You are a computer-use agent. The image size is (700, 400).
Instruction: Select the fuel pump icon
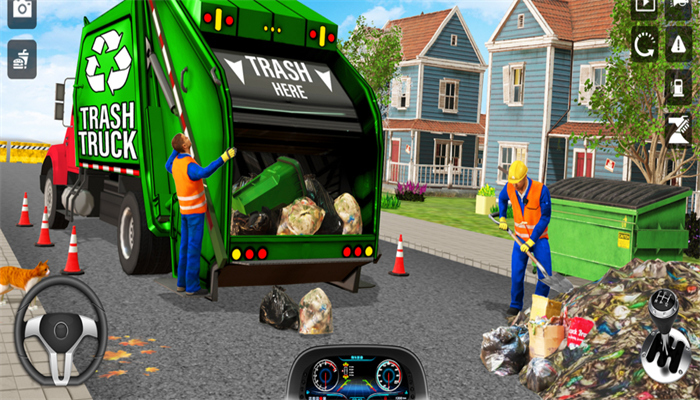click(679, 87)
